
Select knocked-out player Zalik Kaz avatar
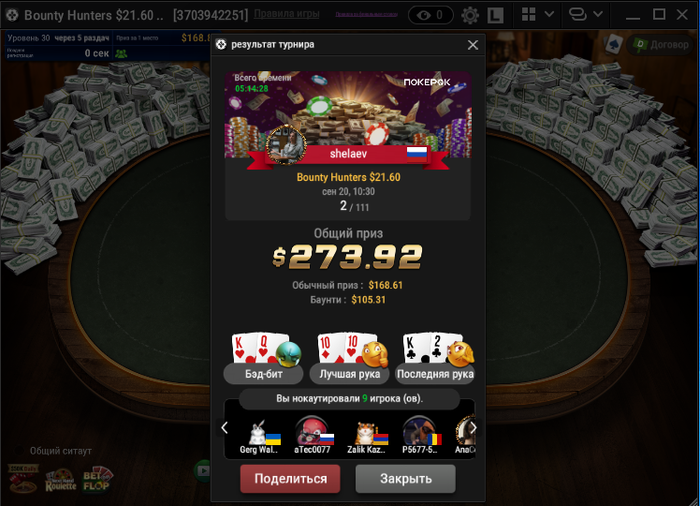(367, 432)
